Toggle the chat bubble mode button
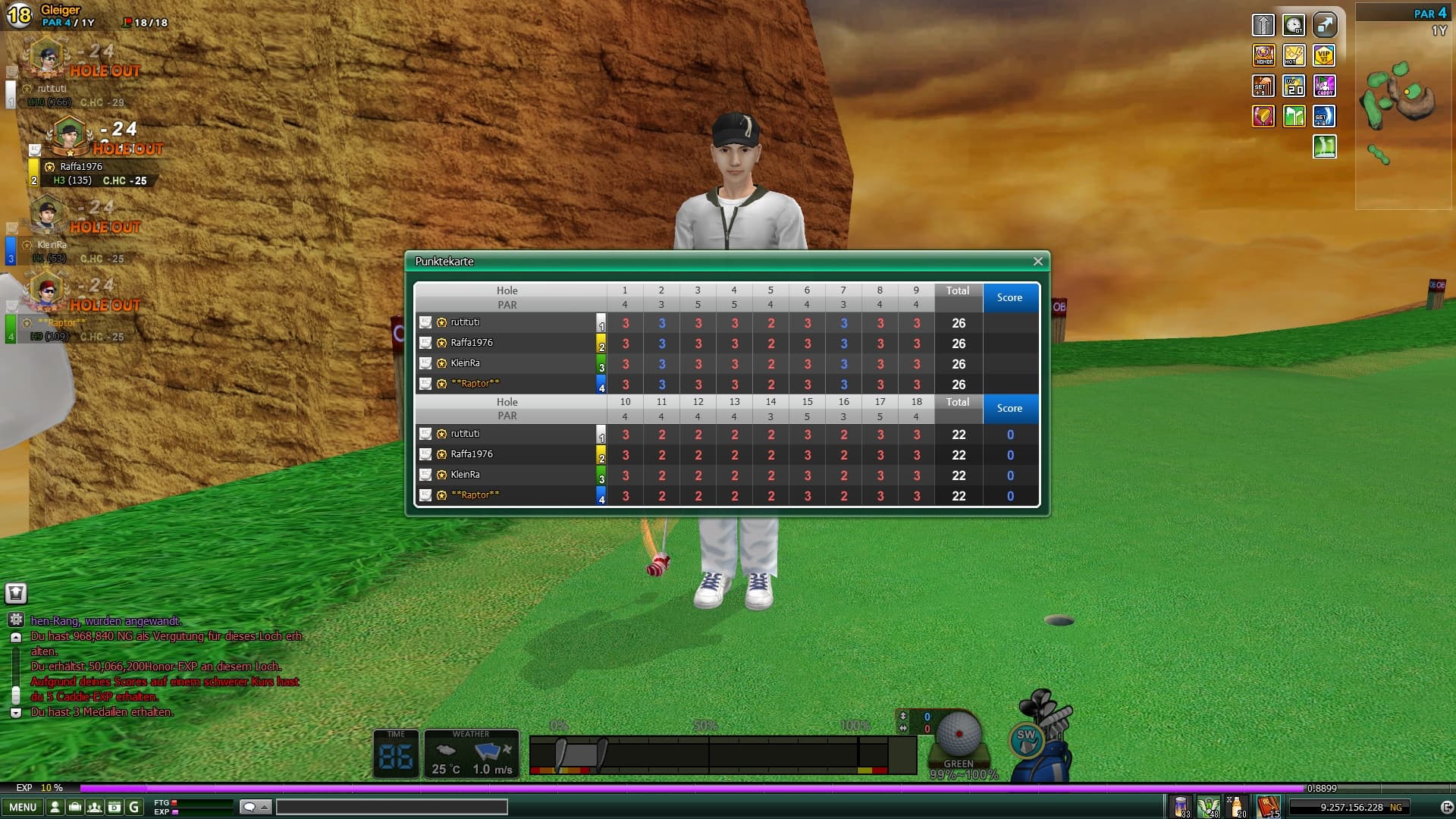The image size is (1456, 819). coord(255,807)
